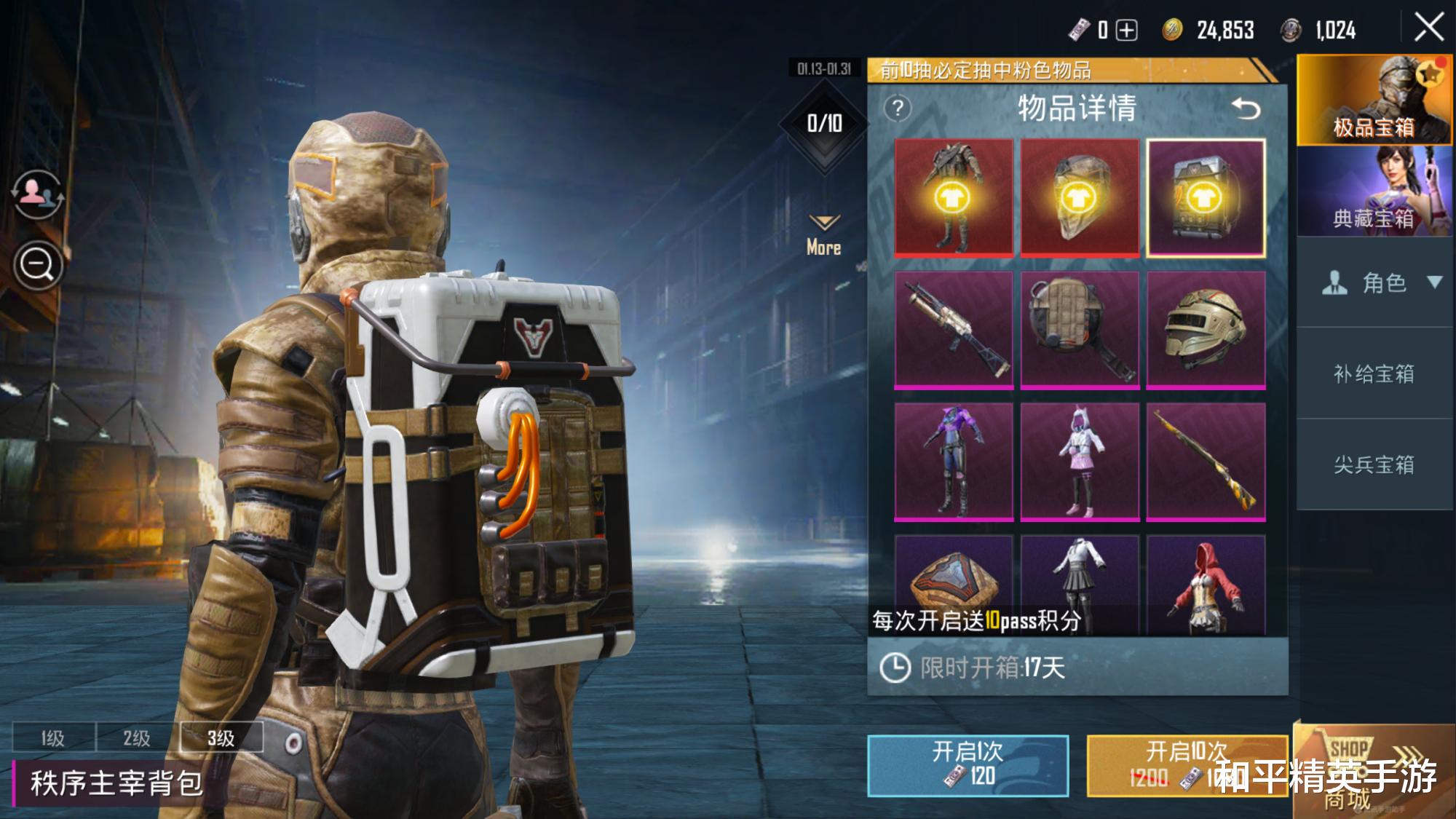Open the crate once for 120
Viewport: 1456px width, 819px height.
coord(968,764)
